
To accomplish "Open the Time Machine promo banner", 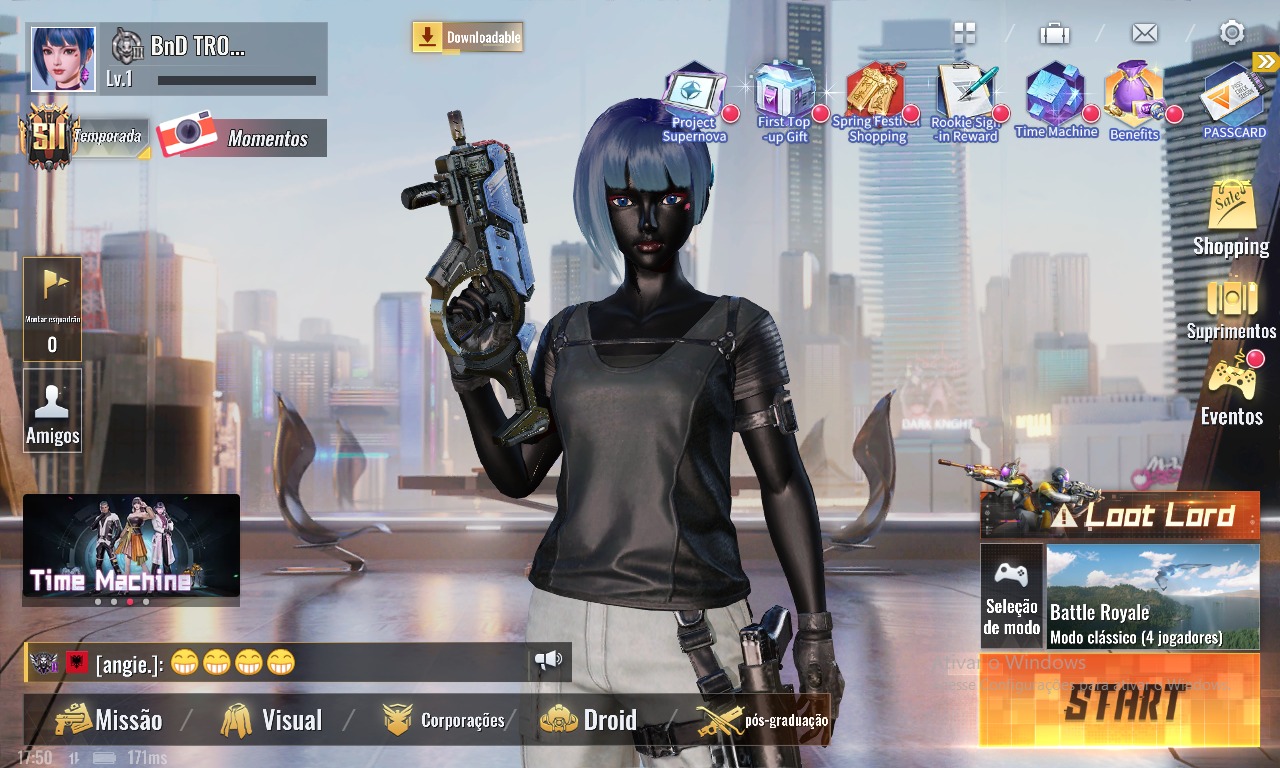I will (131, 544).
